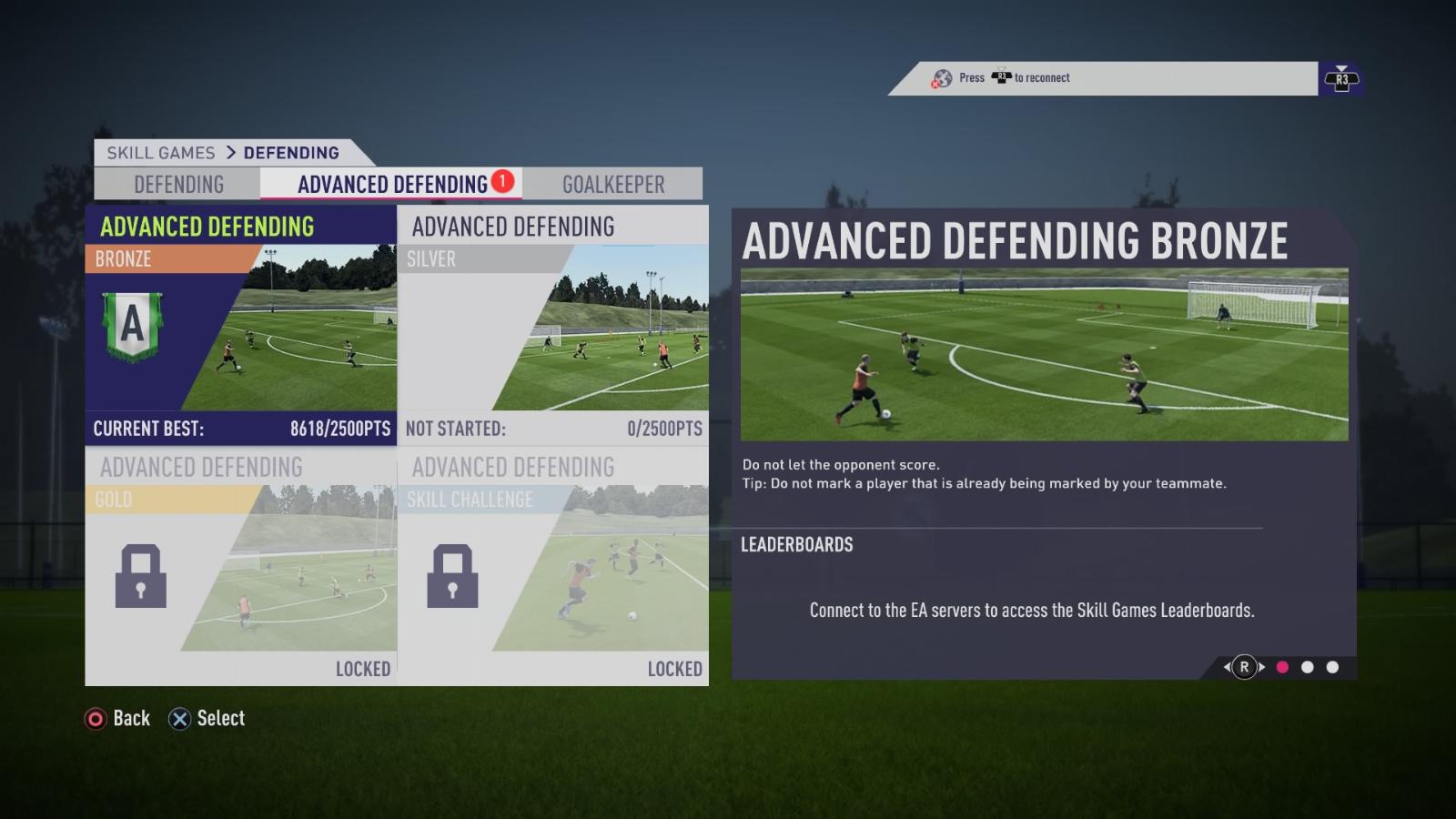Screen dimensions: 1456x819
Task: Click the Select option
Action: tap(207, 719)
